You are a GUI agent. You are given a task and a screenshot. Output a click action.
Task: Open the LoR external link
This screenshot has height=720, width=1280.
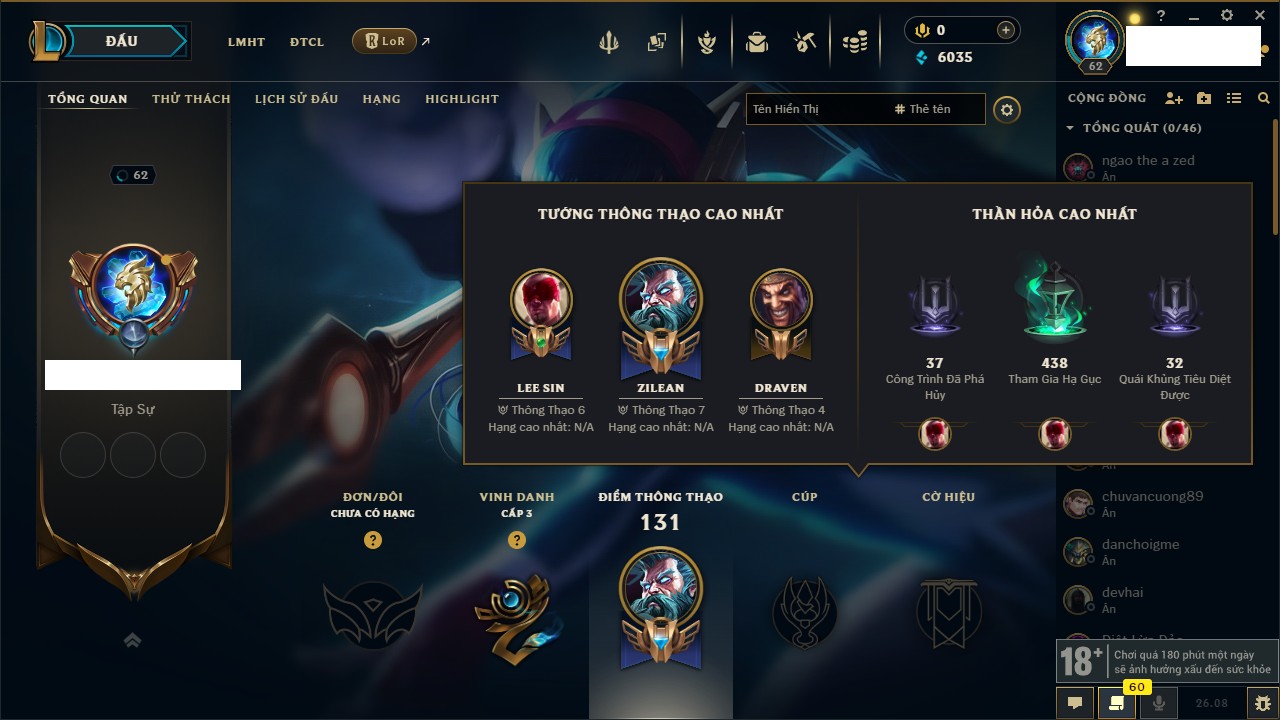tap(385, 41)
